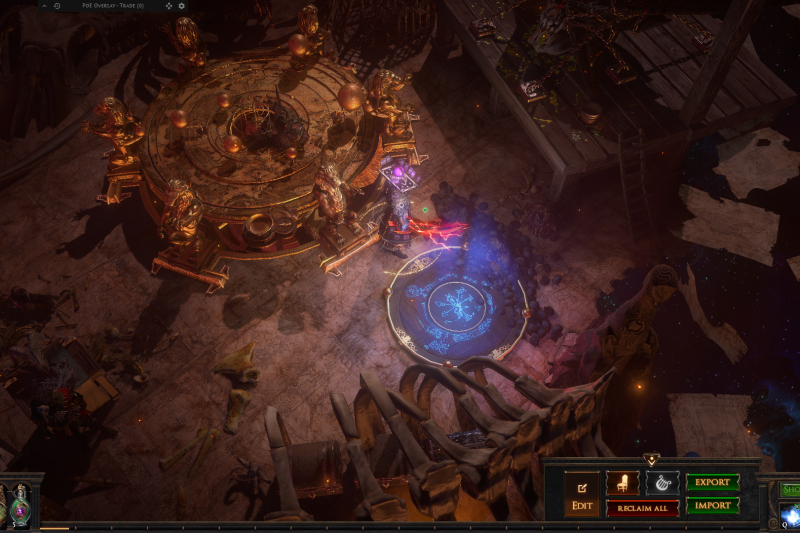
Task: Import a hideout layout
Action: click(712, 506)
